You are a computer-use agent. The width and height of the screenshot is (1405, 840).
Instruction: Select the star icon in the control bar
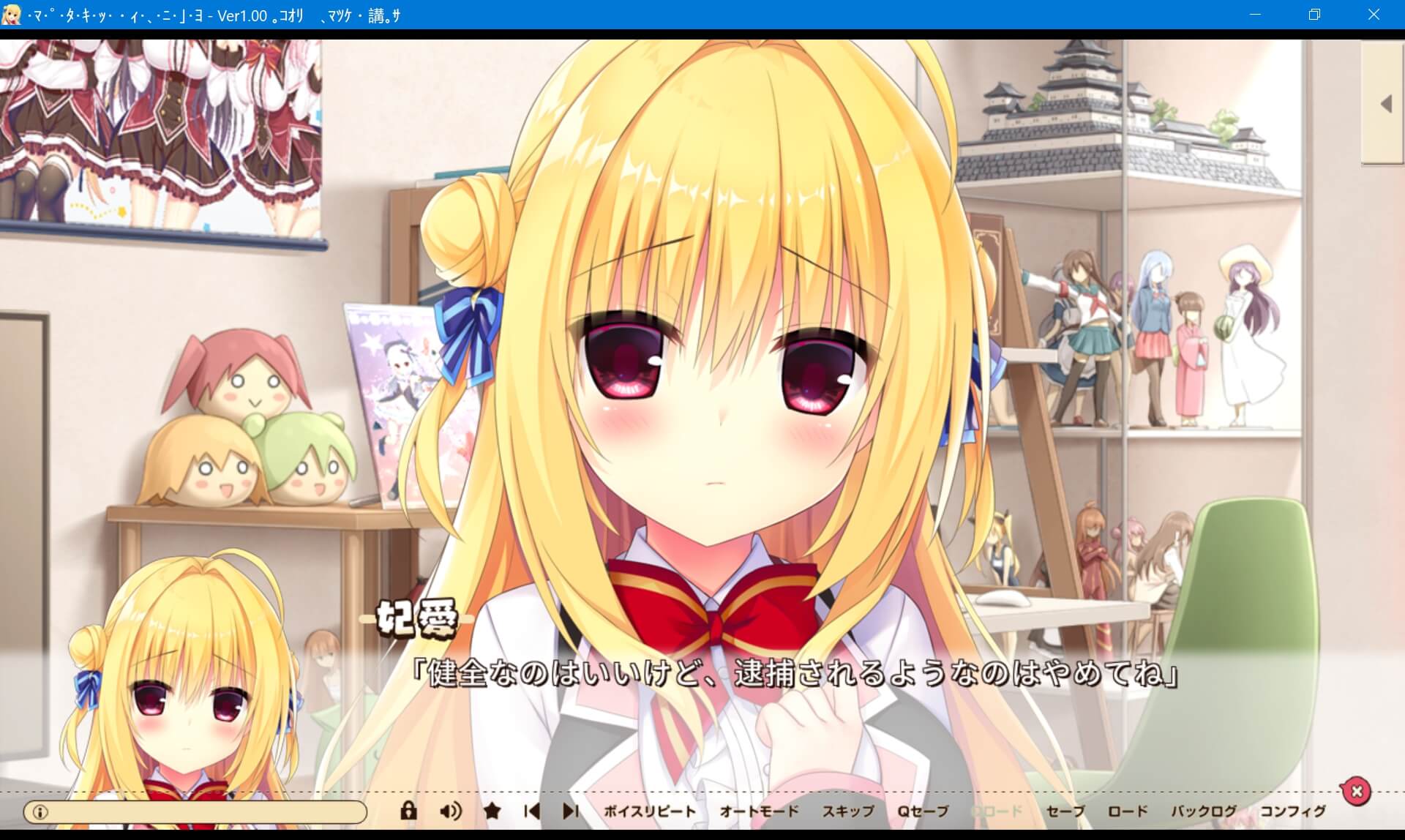[491, 811]
